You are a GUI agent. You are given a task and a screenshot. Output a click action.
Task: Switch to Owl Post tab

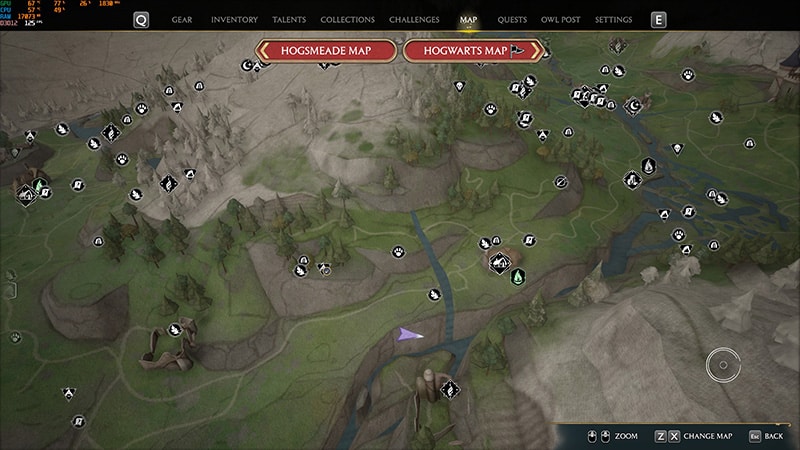tap(561, 20)
